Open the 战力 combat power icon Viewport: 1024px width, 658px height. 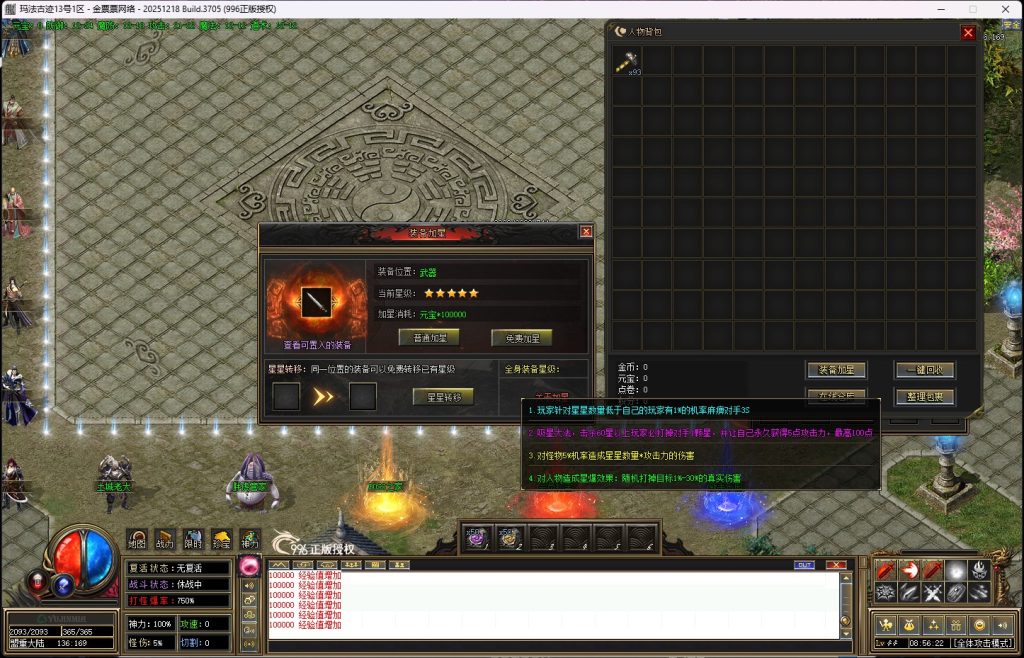(x=165, y=539)
